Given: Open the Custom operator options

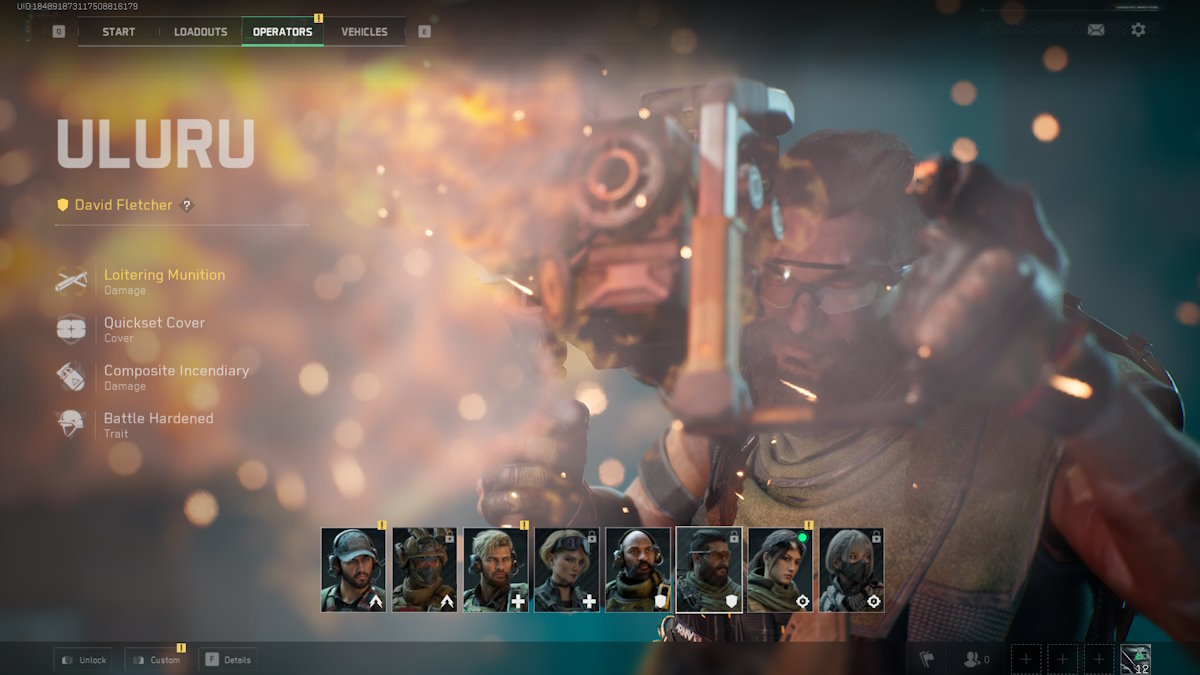Looking at the screenshot, I should pos(155,660).
